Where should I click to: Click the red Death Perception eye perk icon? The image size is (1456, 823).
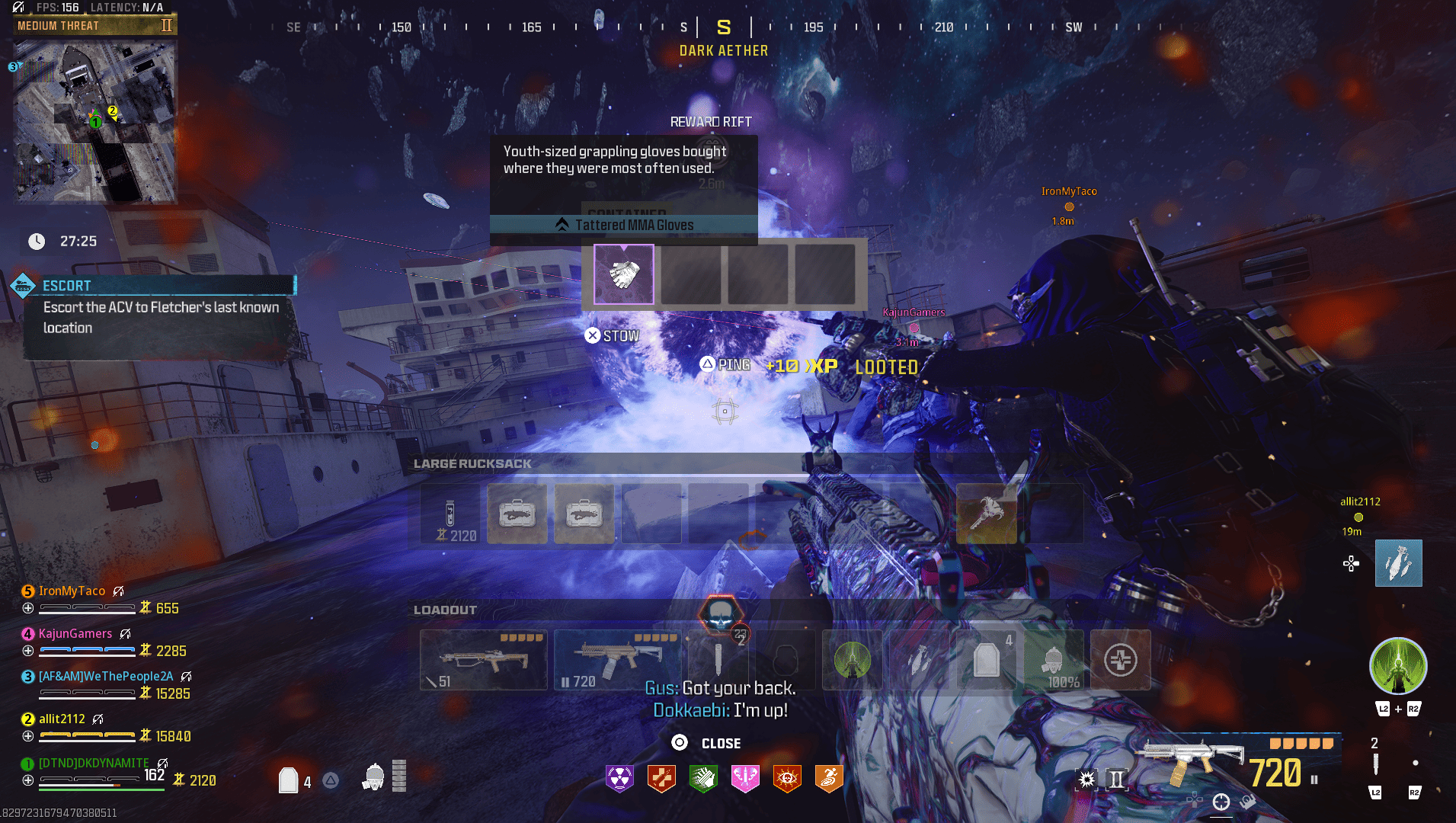click(x=787, y=779)
